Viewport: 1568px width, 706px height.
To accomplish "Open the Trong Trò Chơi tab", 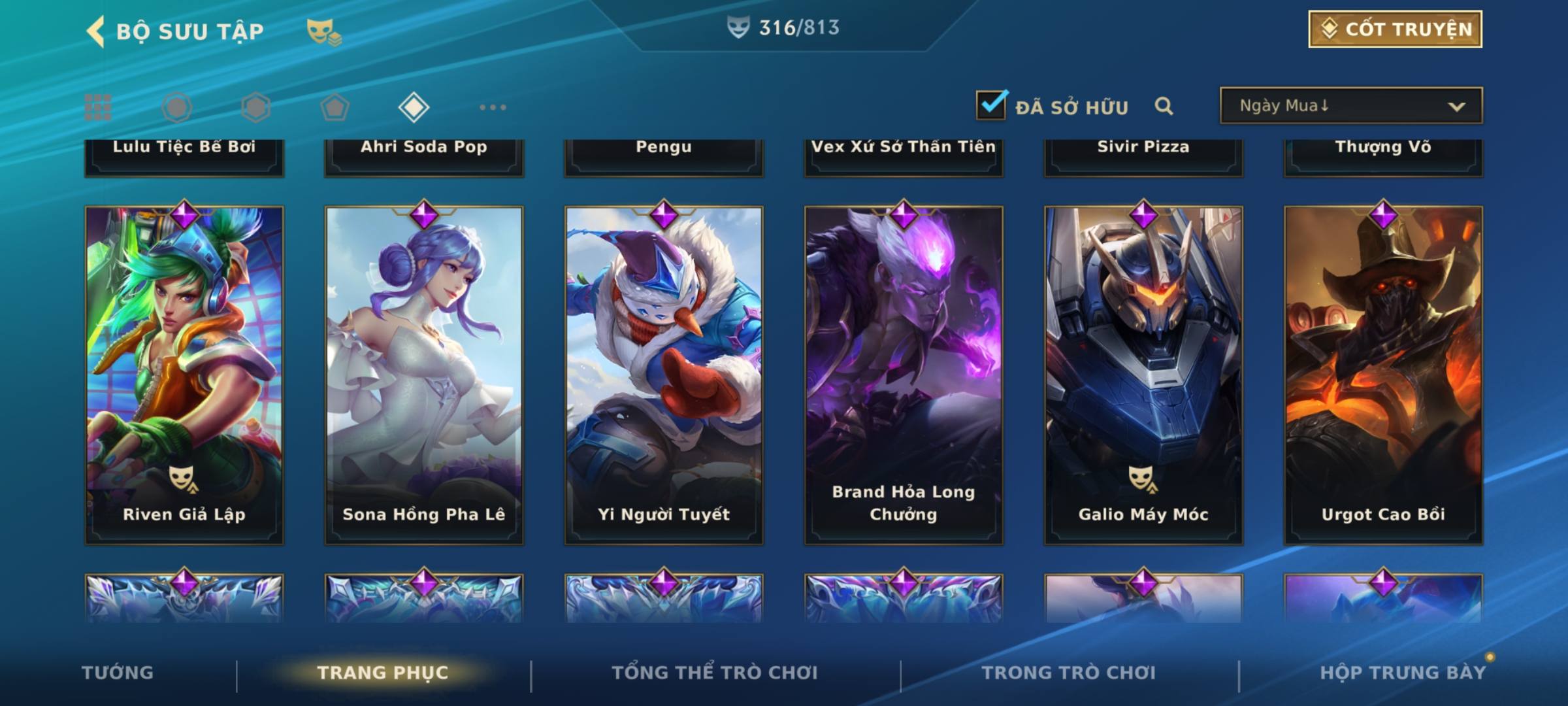I will pyautogui.click(x=1069, y=673).
